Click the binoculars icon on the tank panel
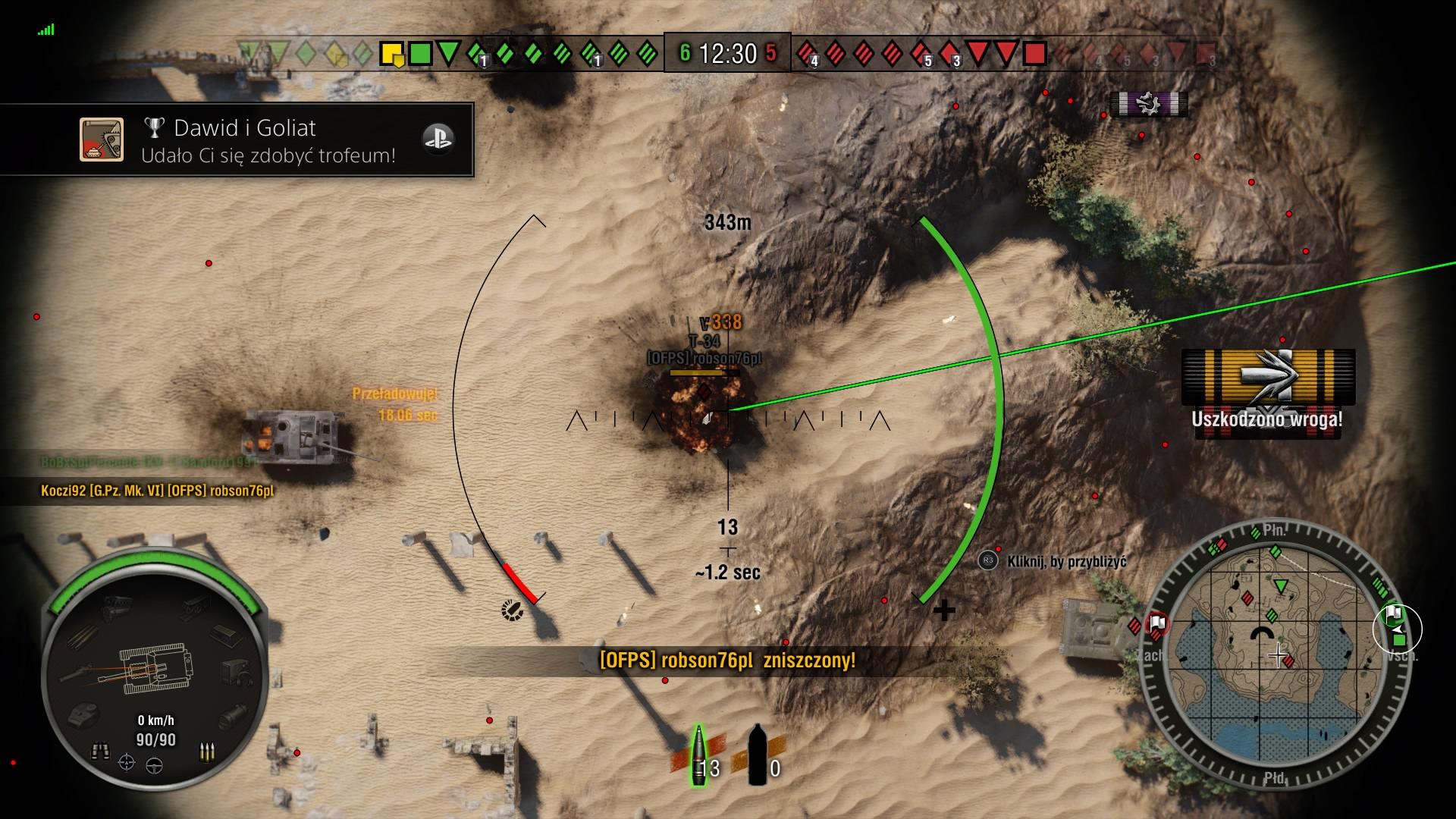 point(100,751)
